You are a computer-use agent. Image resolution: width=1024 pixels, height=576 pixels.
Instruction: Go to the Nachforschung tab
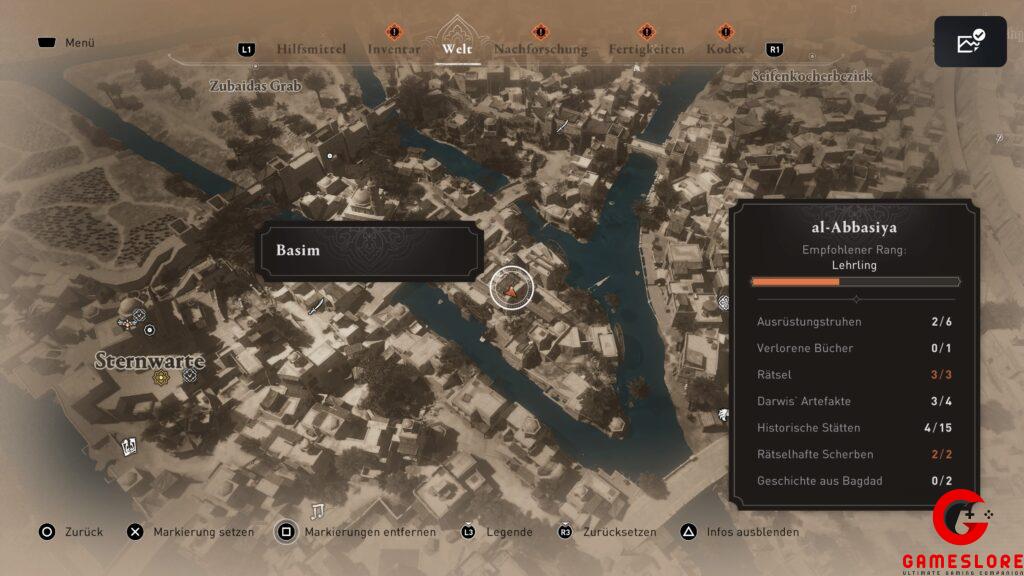tap(541, 49)
